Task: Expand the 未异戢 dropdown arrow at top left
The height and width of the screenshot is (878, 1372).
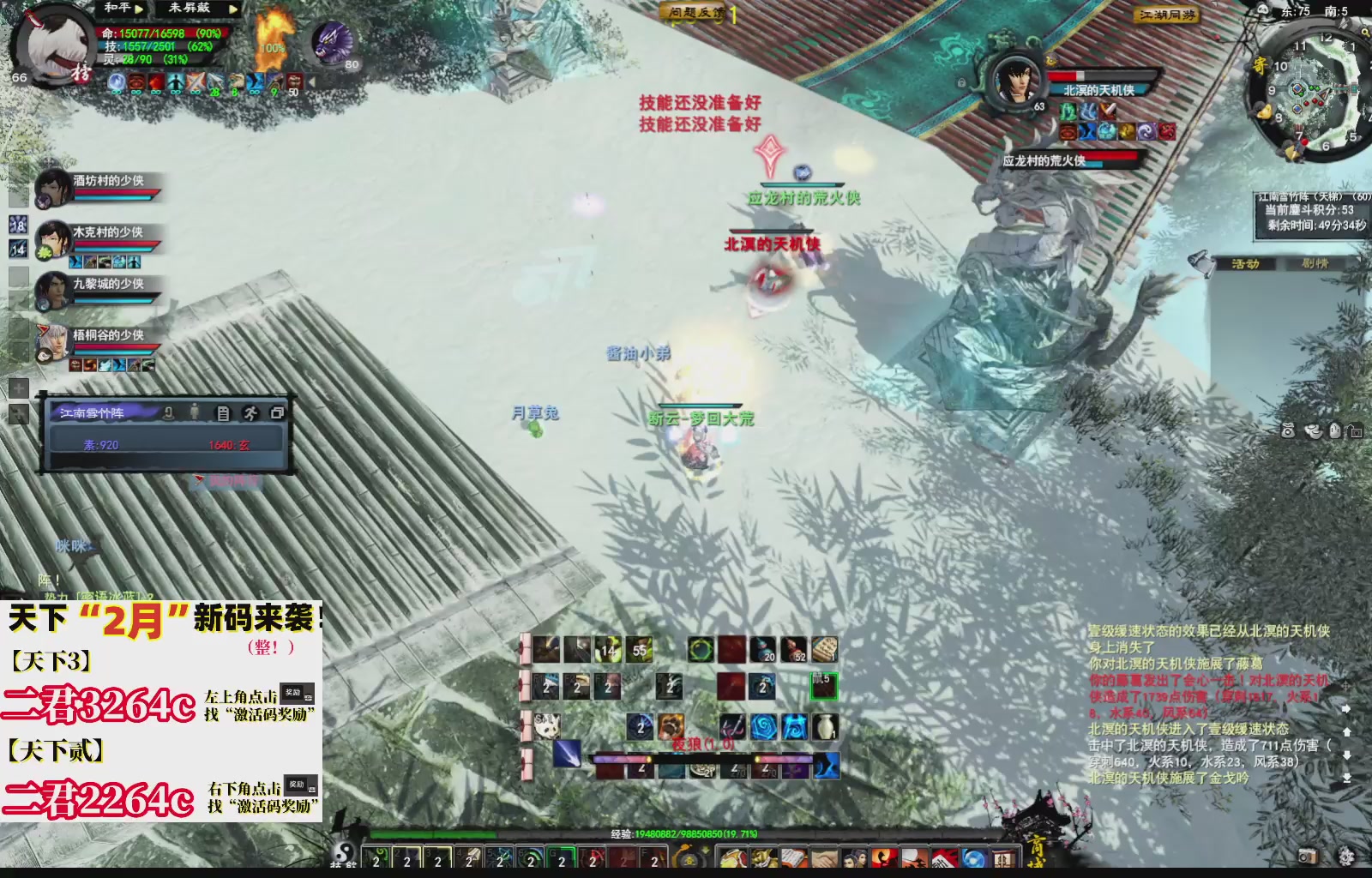Action: (x=232, y=9)
